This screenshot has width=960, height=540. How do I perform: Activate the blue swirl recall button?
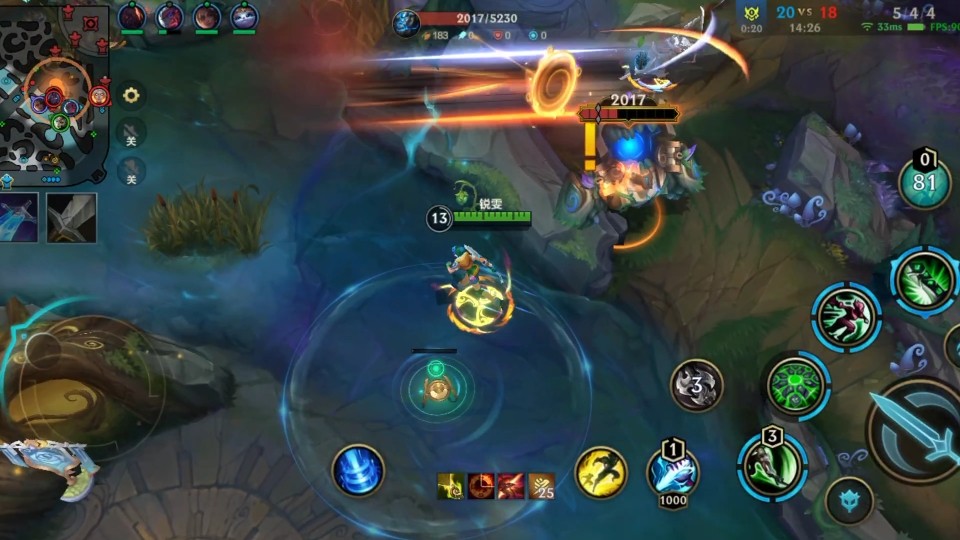click(x=358, y=470)
